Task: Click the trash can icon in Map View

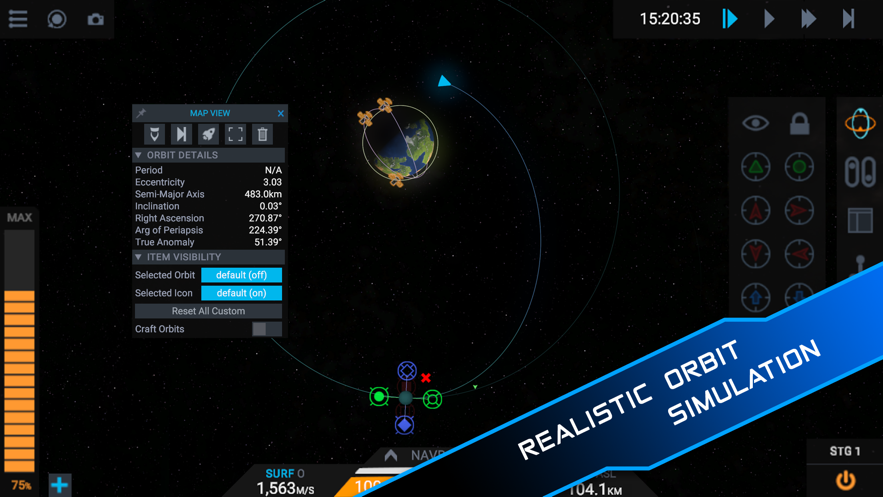Action: 262,134
